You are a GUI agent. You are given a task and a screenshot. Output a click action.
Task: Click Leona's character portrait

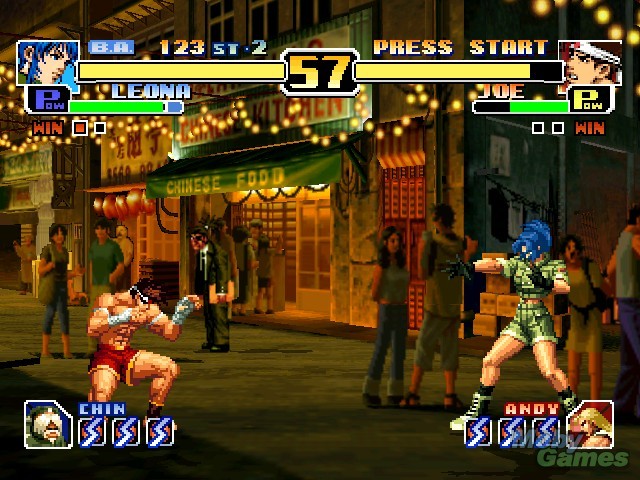(46, 63)
